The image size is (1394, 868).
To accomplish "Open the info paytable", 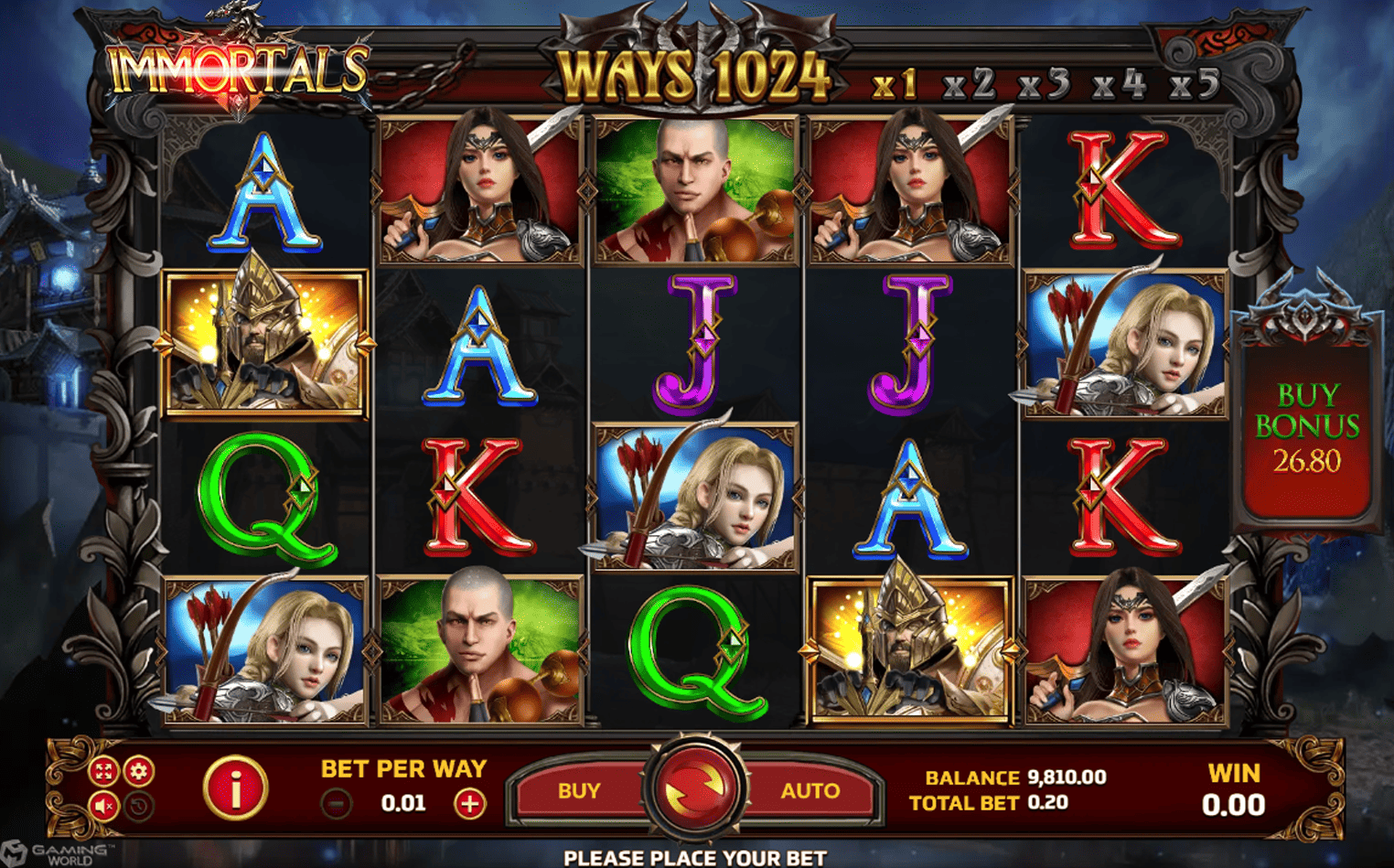I will point(235,788).
